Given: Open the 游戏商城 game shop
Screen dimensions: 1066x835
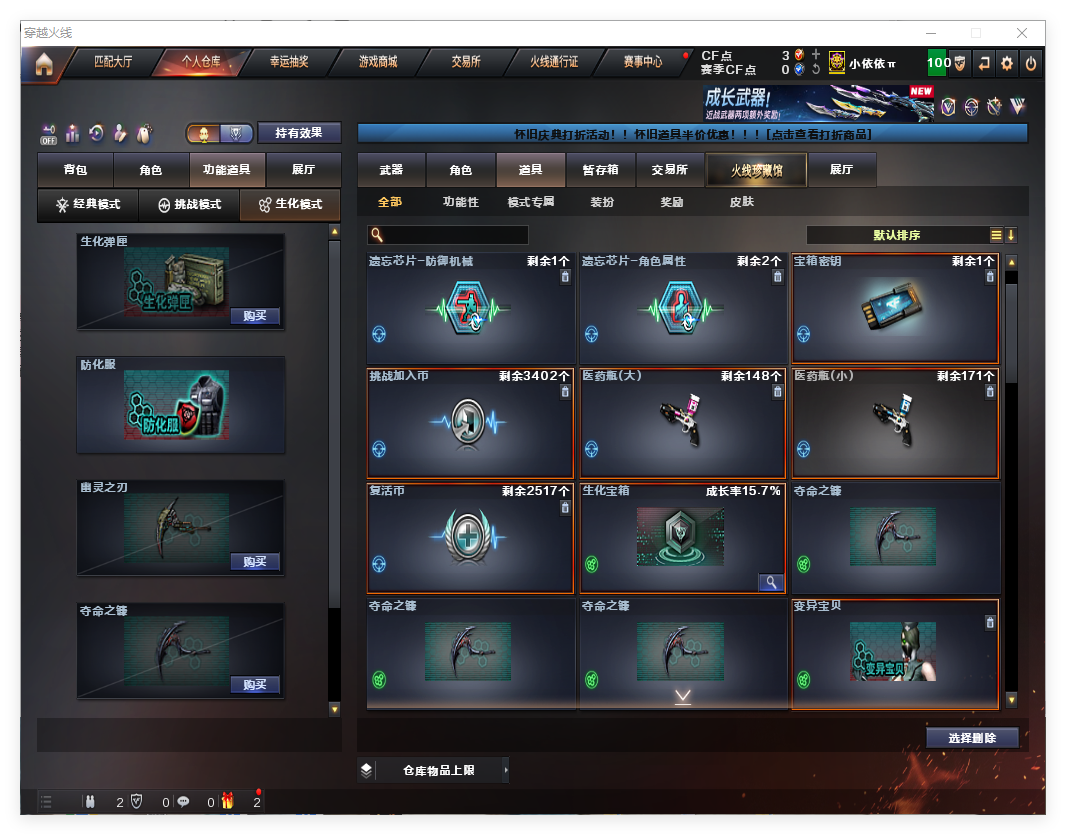Looking at the screenshot, I should (378, 62).
